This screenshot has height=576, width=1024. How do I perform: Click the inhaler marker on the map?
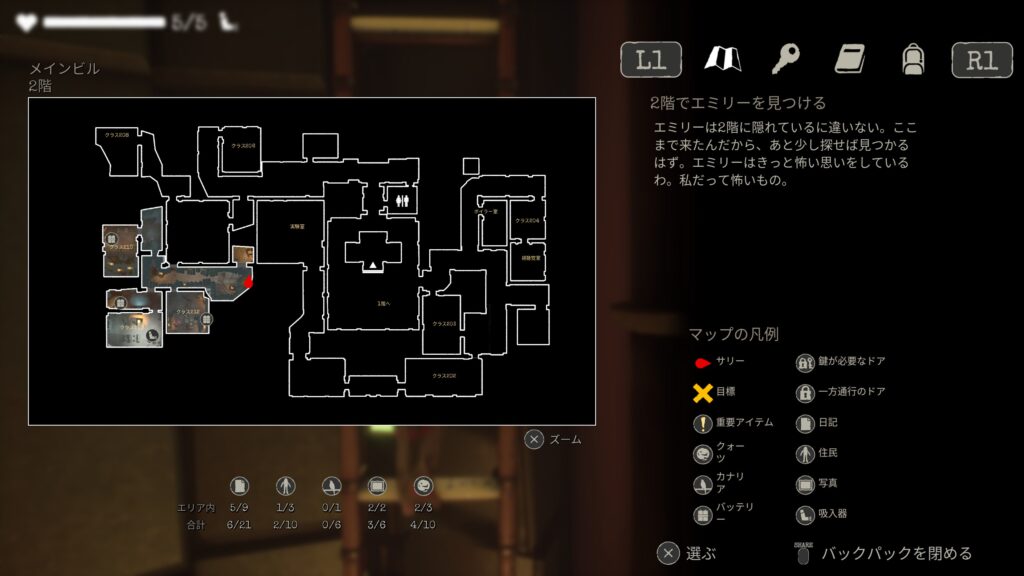151,337
